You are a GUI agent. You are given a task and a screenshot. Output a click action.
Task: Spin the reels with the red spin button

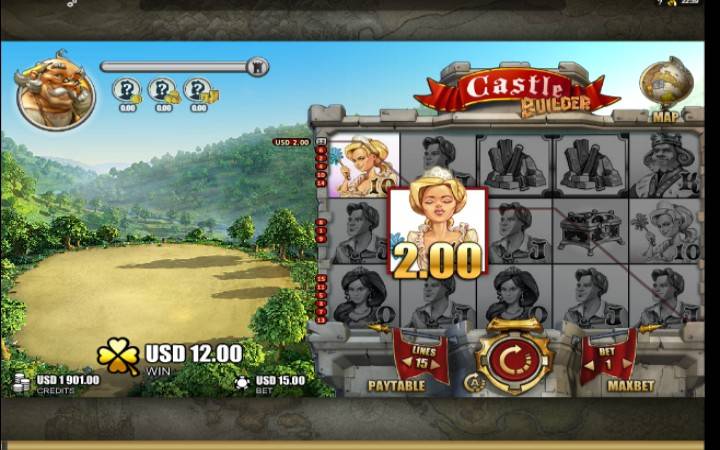click(x=513, y=357)
